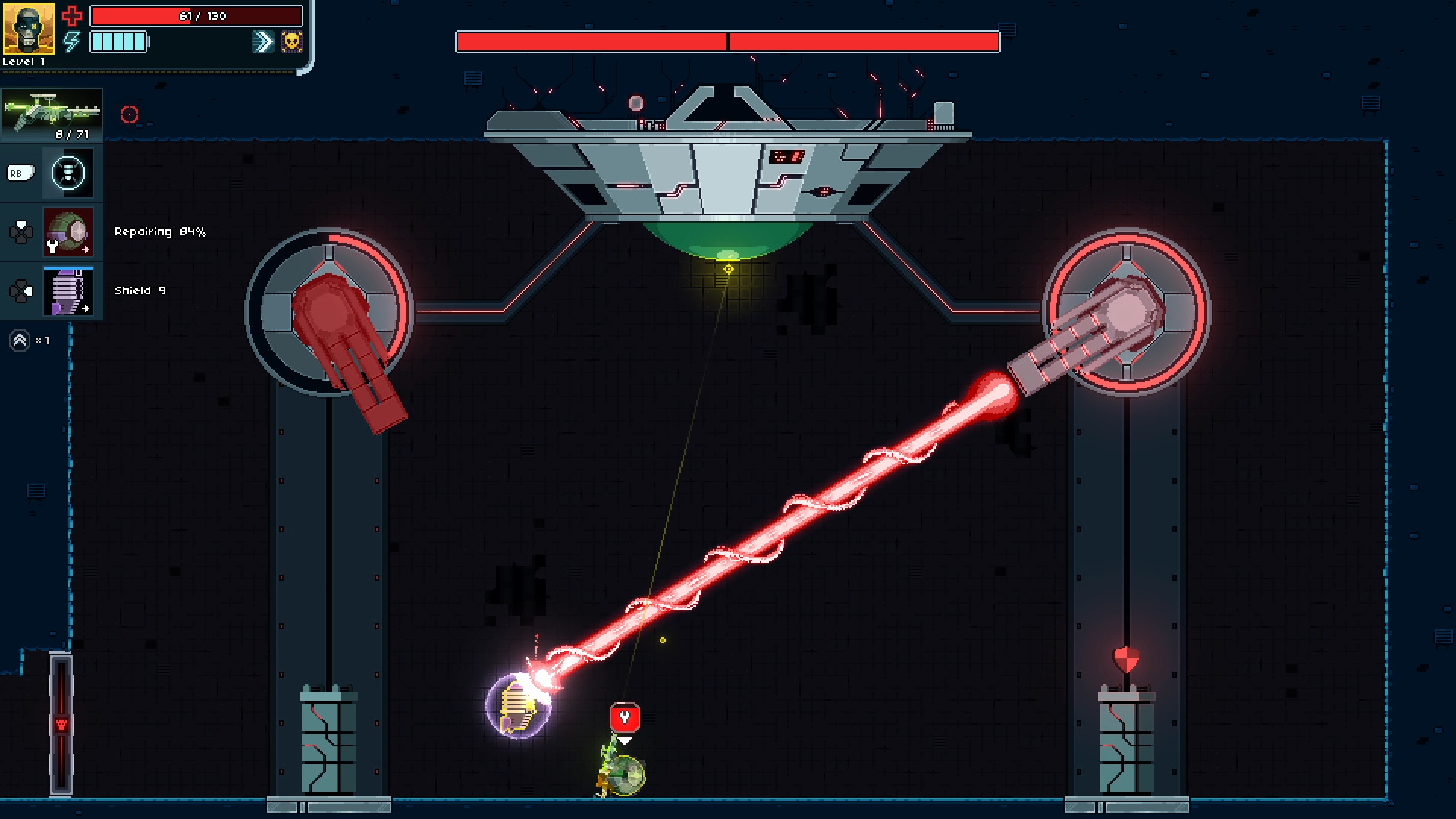
Task: Click the skull and crossbones status icon
Action: click(291, 42)
